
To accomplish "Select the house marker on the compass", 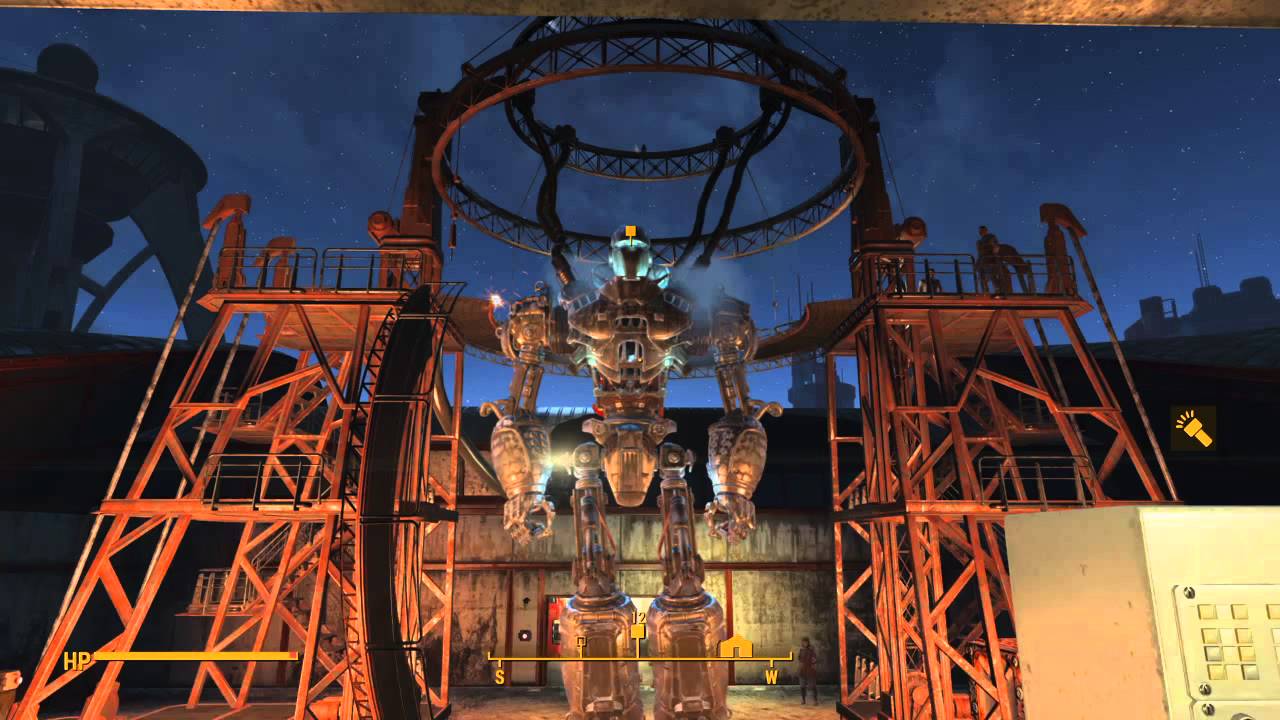I will pos(736,646).
